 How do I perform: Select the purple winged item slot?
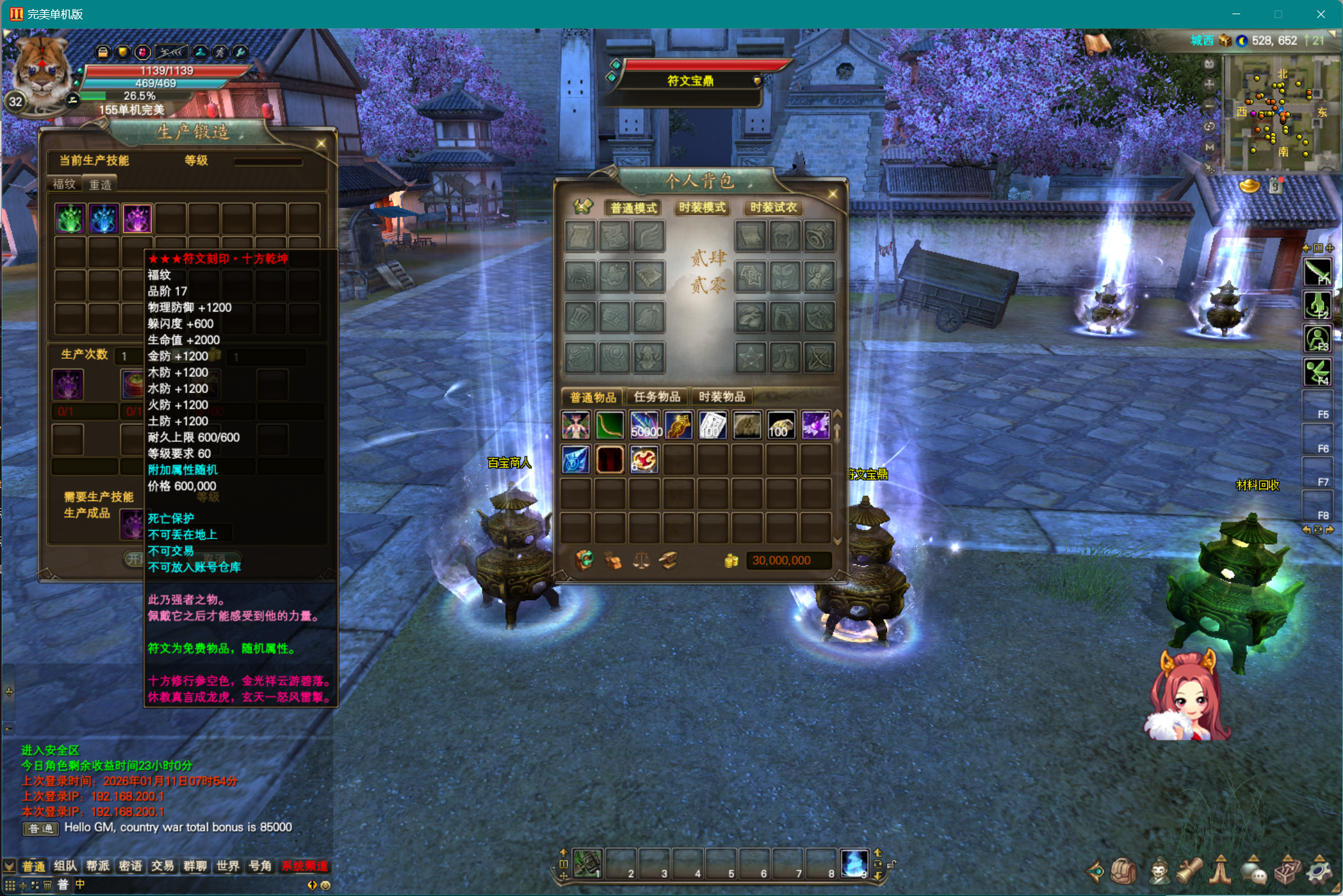[x=815, y=425]
